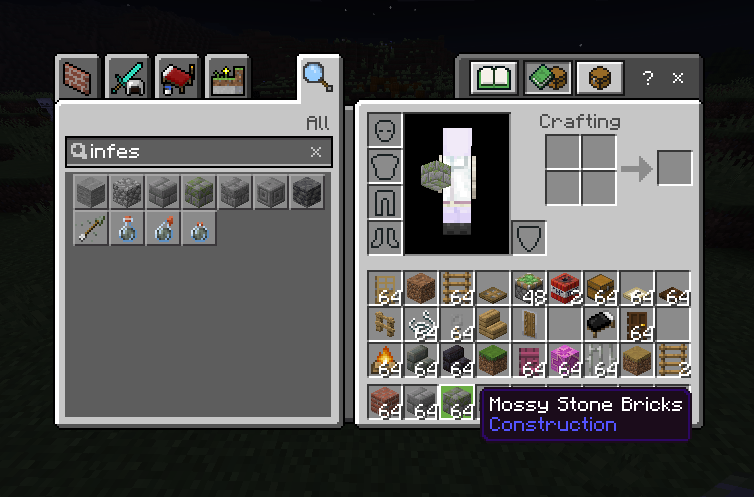The image size is (754, 497).
Task: Click the magnifying glass search tab
Action: pyautogui.click(x=317, y=76)
